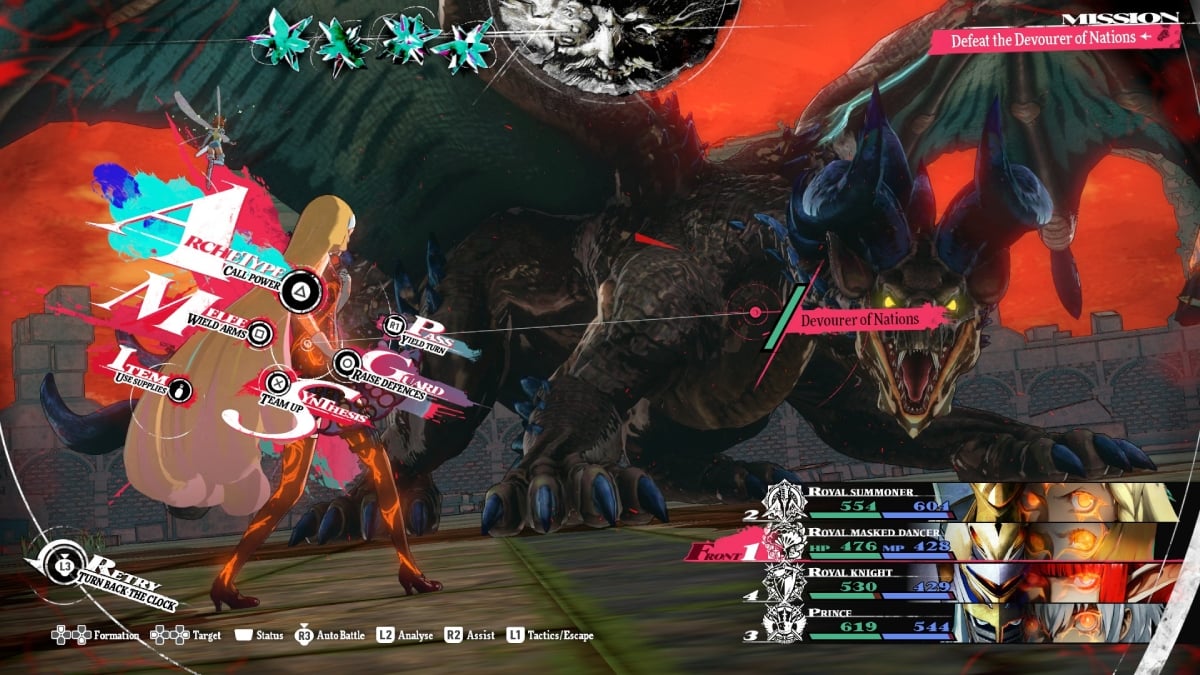This screenshot has height=675, width=1200.
Task: Open the Defeat the Devourer of Nations mission
Action: pyautogui.click(x=1043, y=38)
